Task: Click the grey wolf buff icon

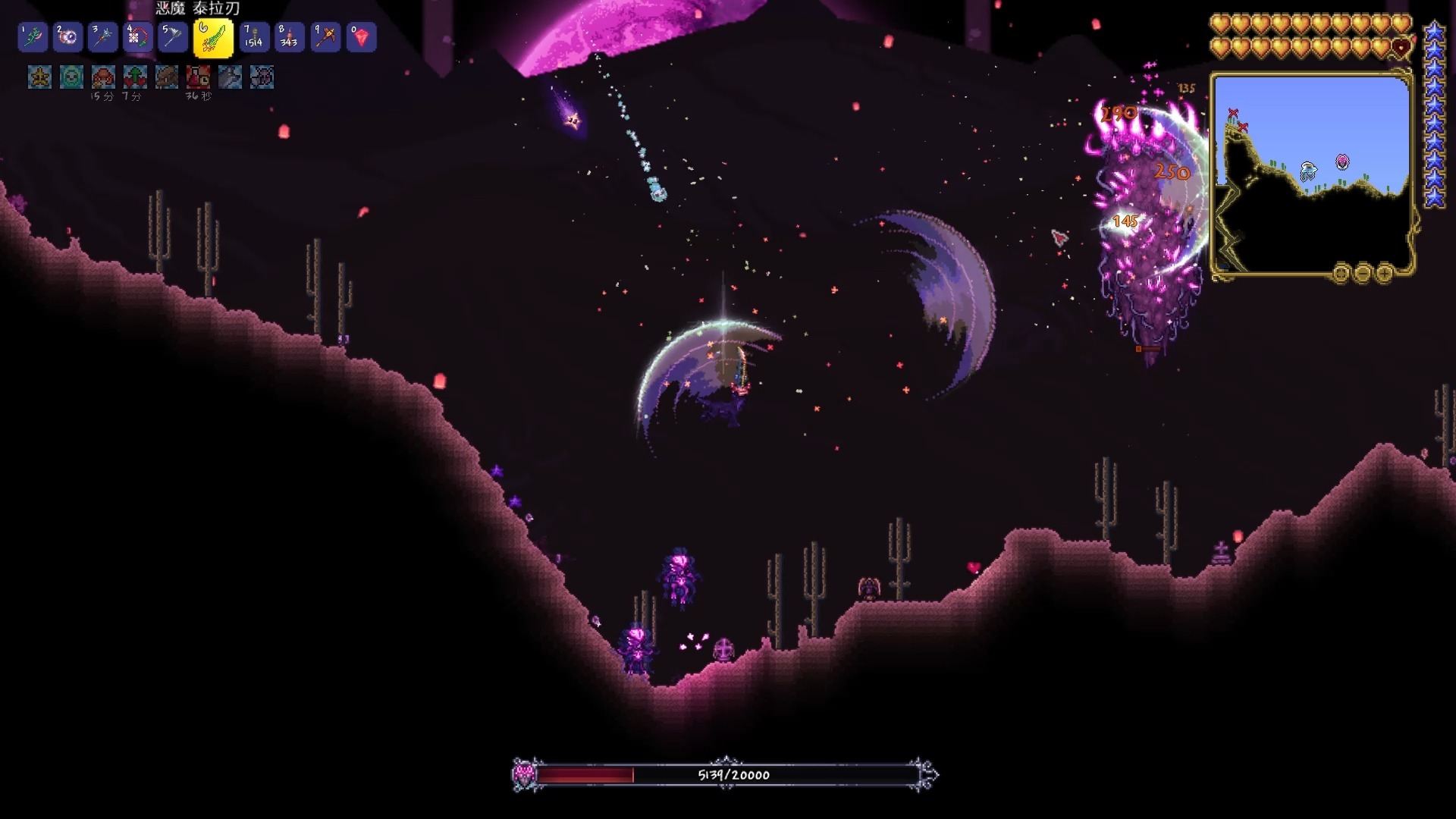Action: click(231, 77)
